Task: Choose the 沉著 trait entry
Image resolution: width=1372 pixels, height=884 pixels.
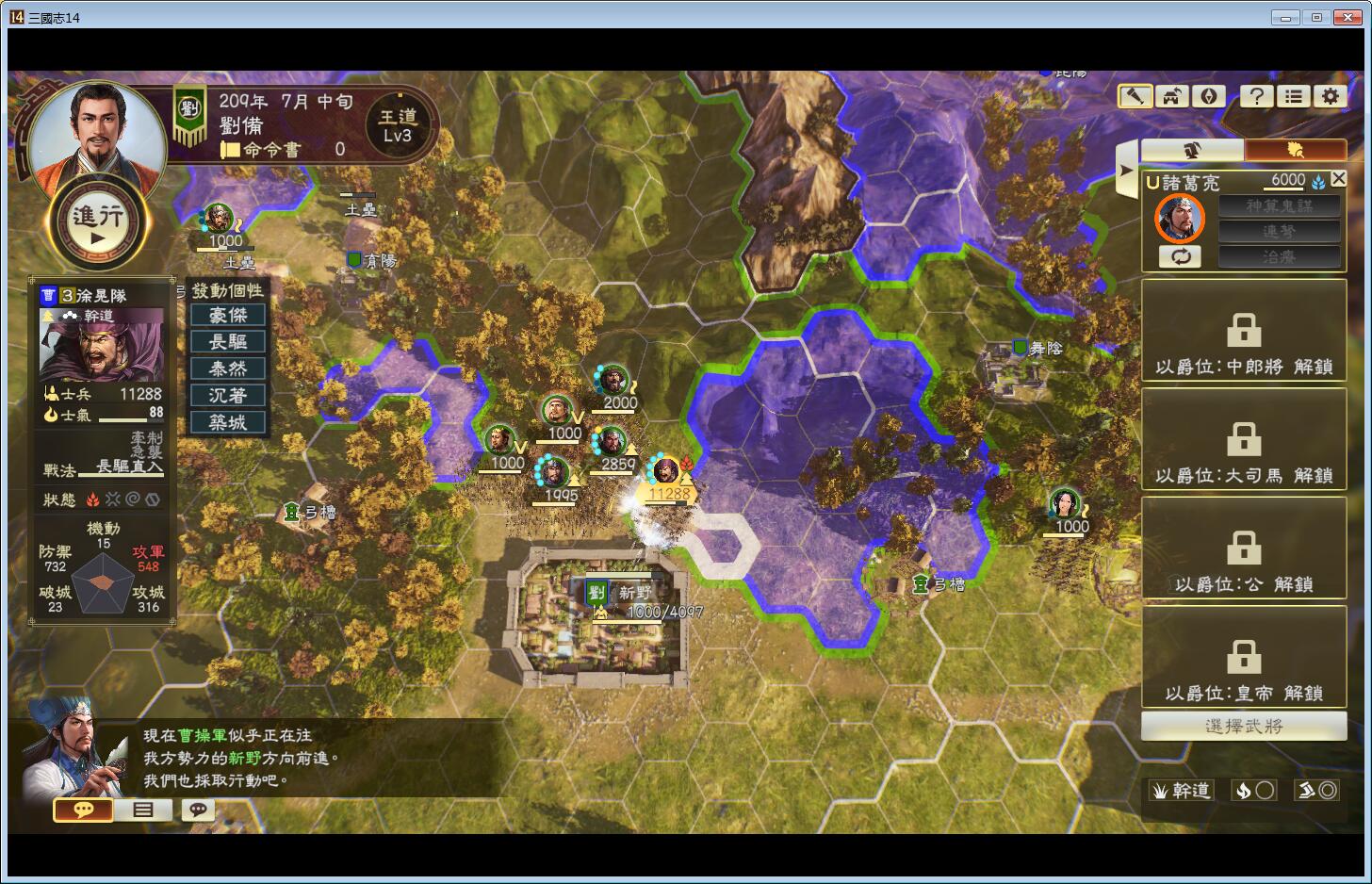Action: [x=228, y=396]
